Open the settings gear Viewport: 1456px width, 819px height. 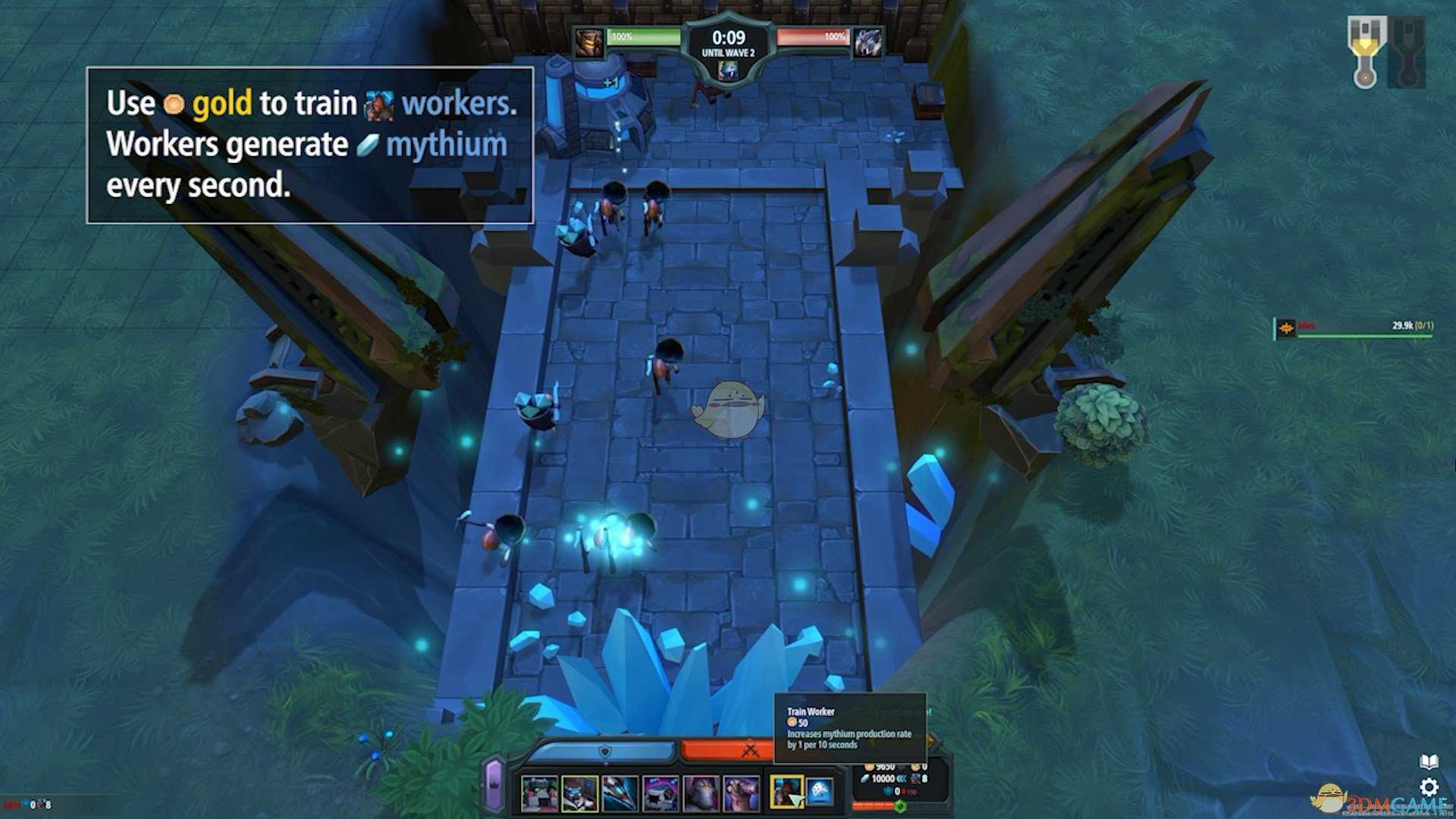(1429, 786)
